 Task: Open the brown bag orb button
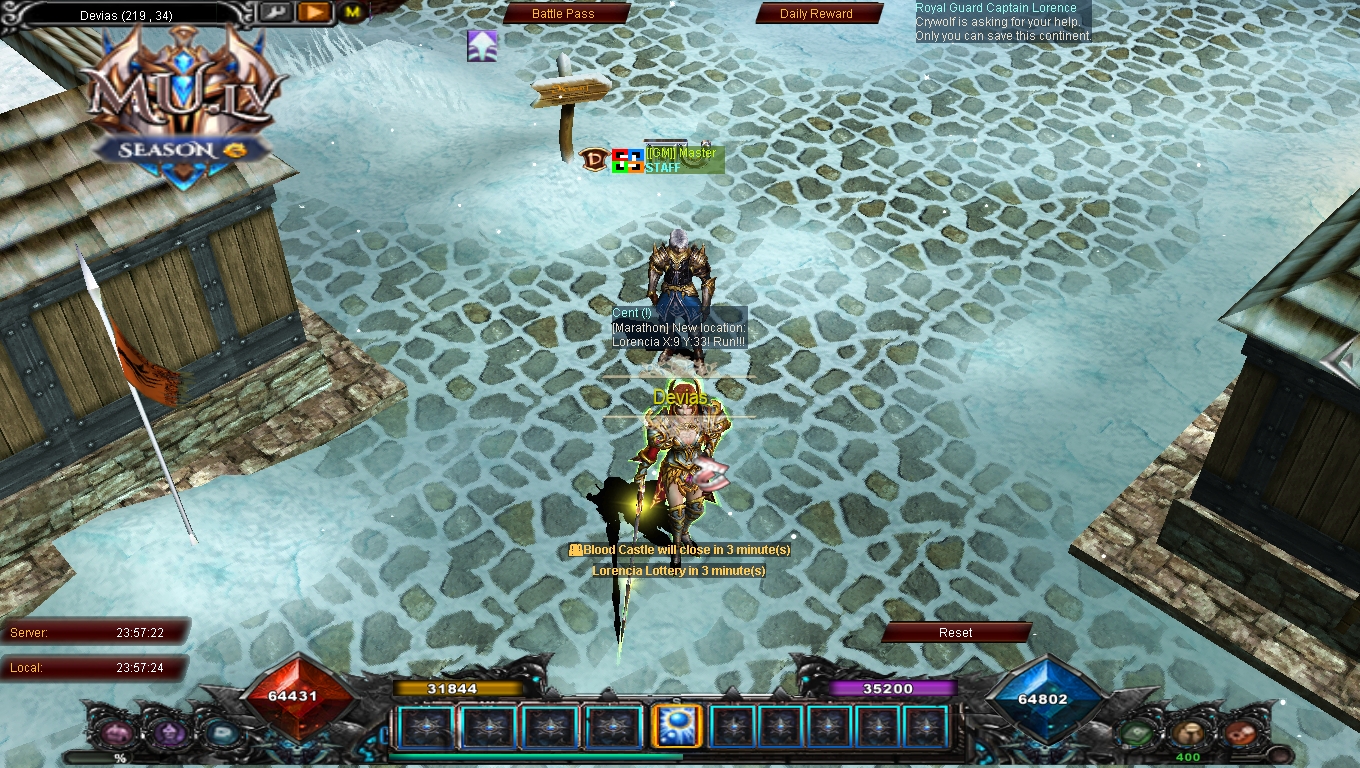coord(1188,733)
